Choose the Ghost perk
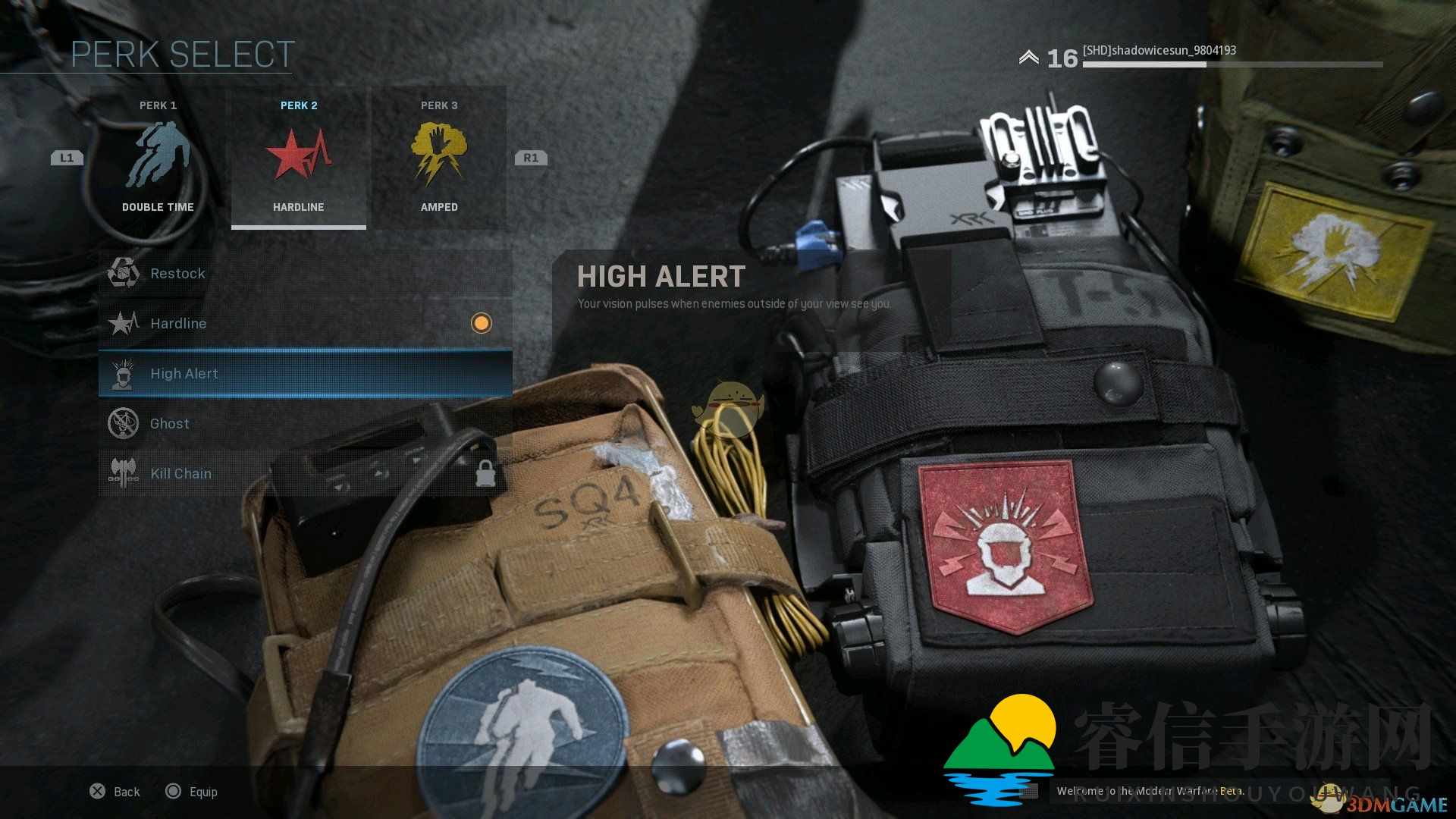 tap(305, 423)
